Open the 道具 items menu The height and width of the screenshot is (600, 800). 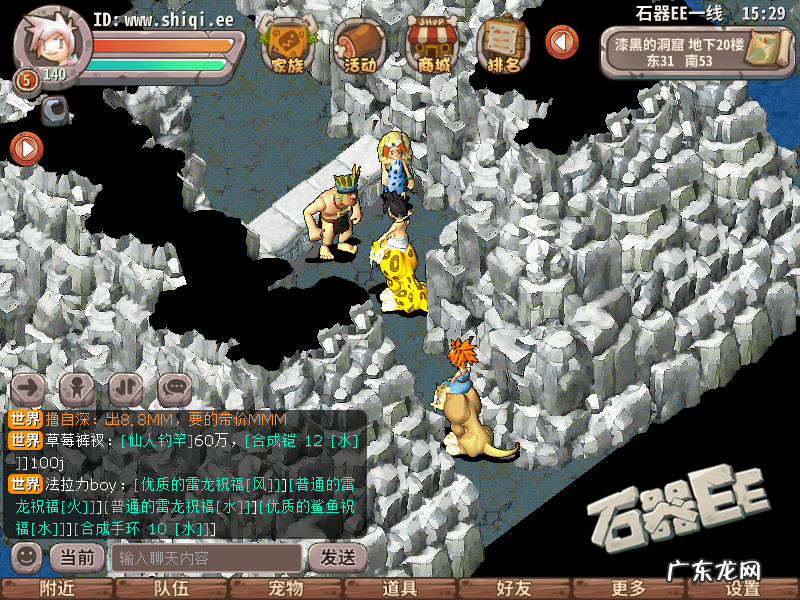pos(400,589)
